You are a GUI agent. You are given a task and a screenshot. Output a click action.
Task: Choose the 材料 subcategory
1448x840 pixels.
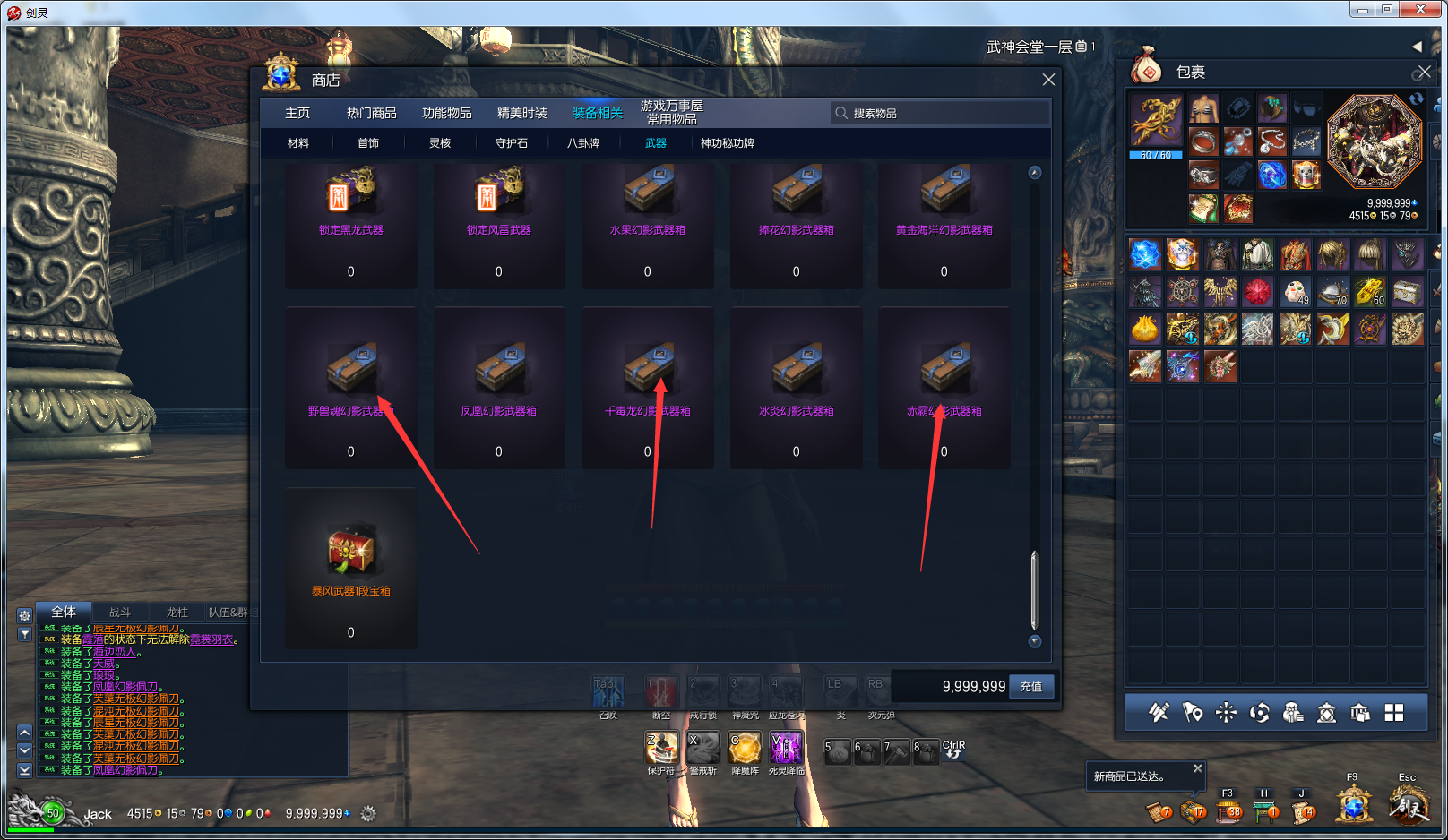coord(298,143)
